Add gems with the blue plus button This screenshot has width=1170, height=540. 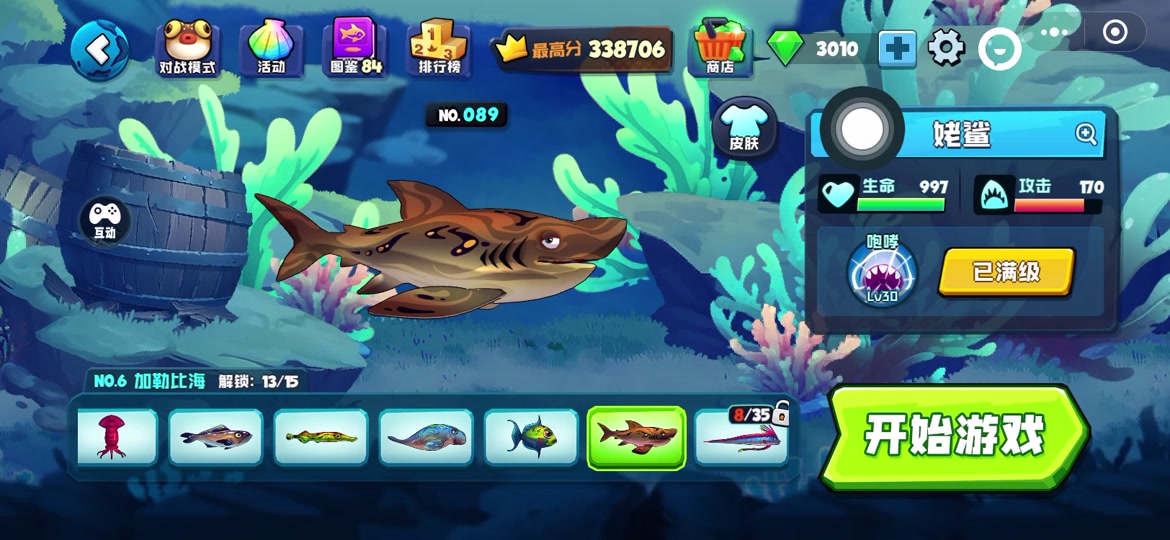point(897,48)
